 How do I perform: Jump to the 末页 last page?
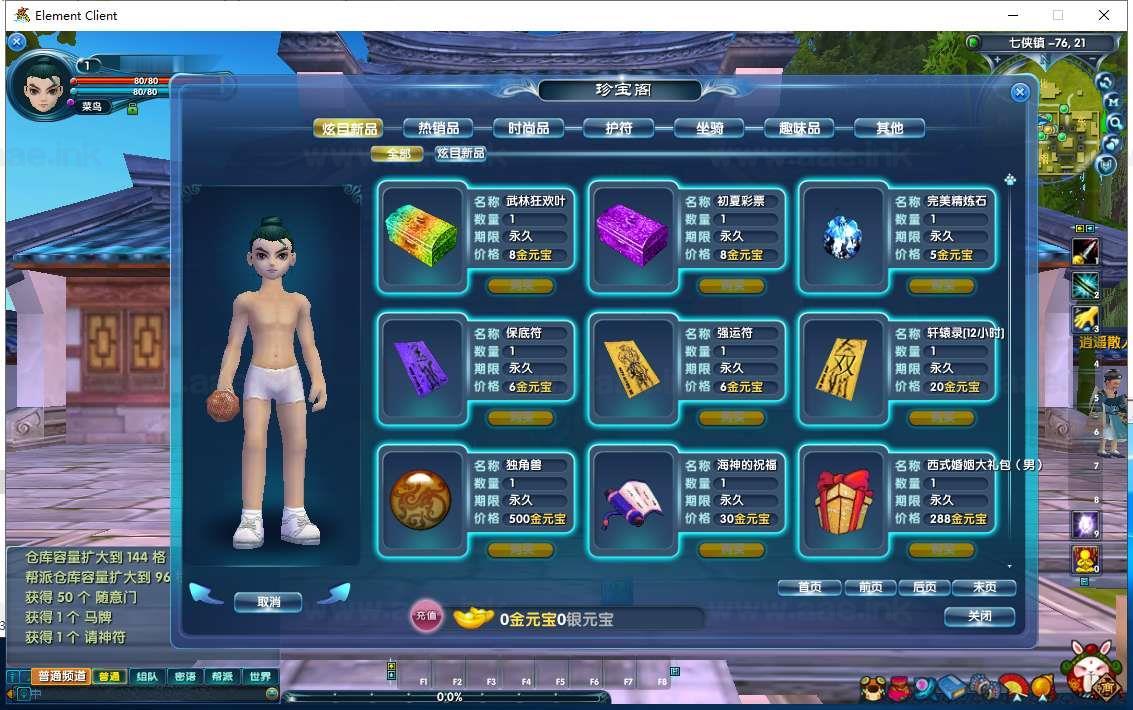pyautogui.click(x=982, y=588)
